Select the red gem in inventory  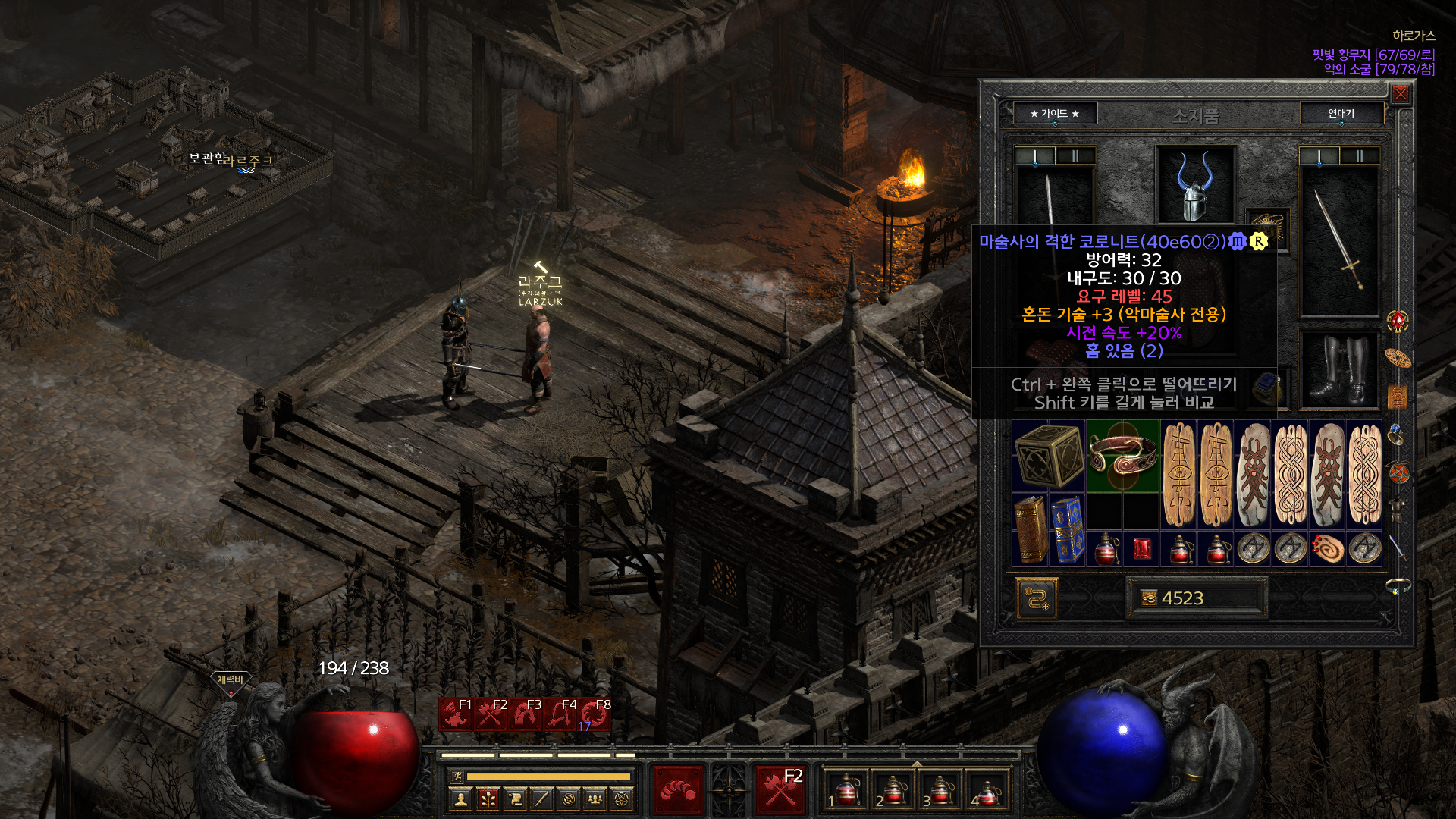(1141, 548)
